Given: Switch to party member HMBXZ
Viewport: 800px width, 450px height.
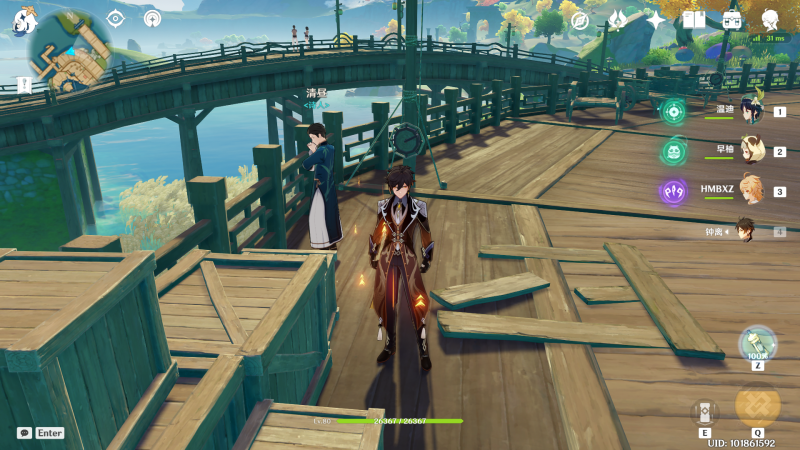Looking at the screenshot, I should click(749, 190).
